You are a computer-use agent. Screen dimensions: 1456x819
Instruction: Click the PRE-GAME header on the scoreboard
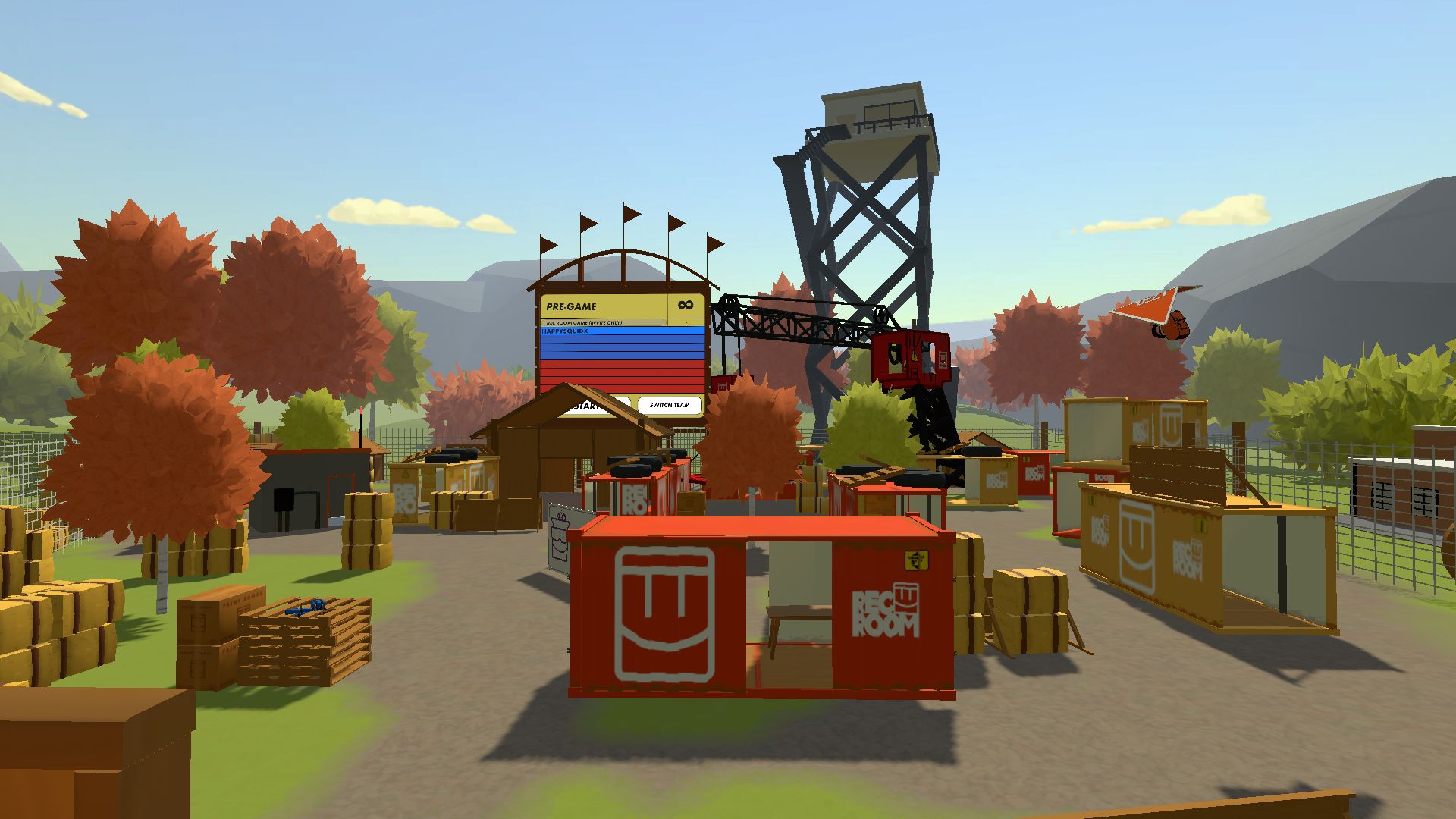tap(573, 306)
